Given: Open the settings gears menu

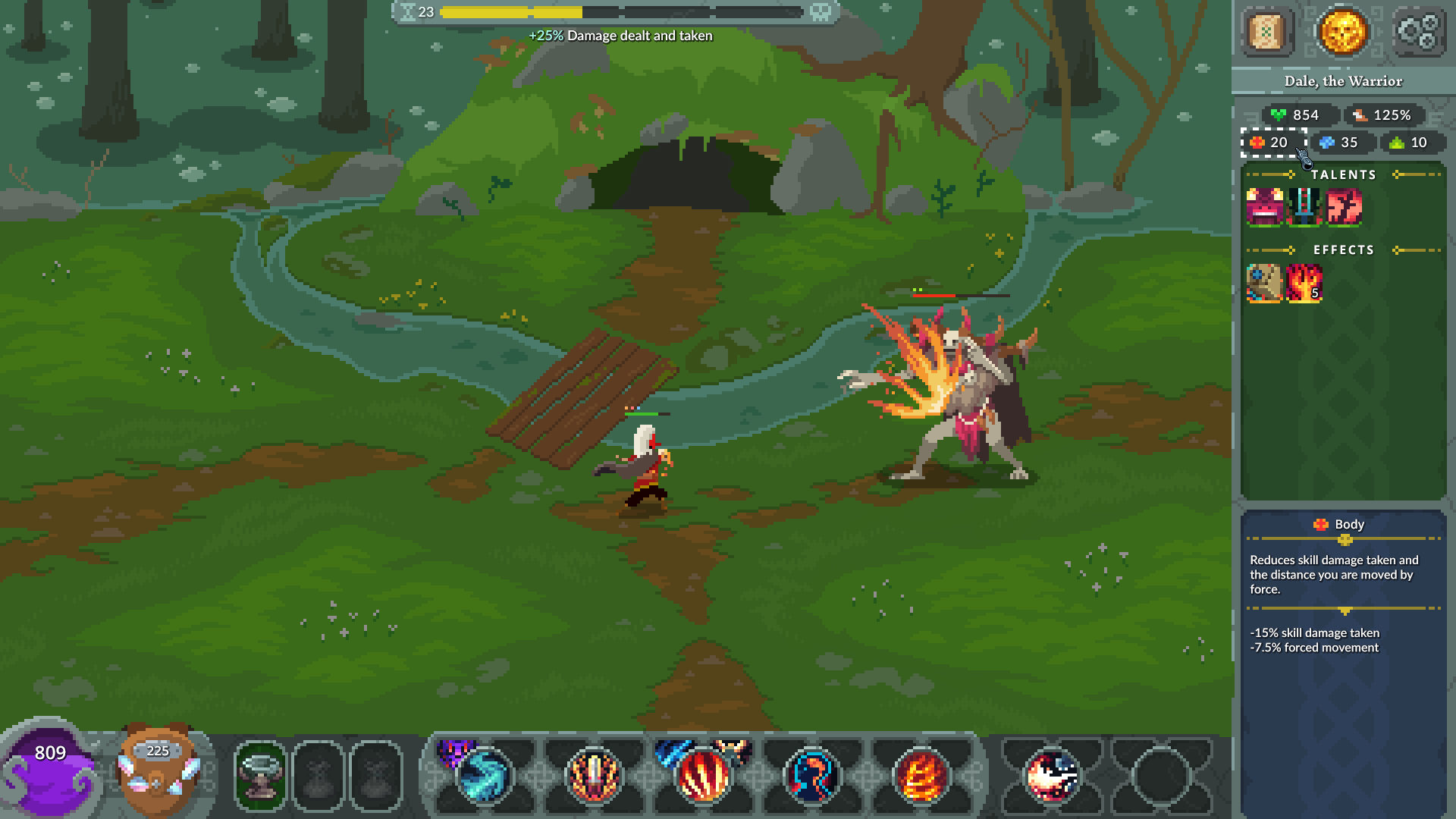Looking at the screenshot, I should click(1417, 32).
